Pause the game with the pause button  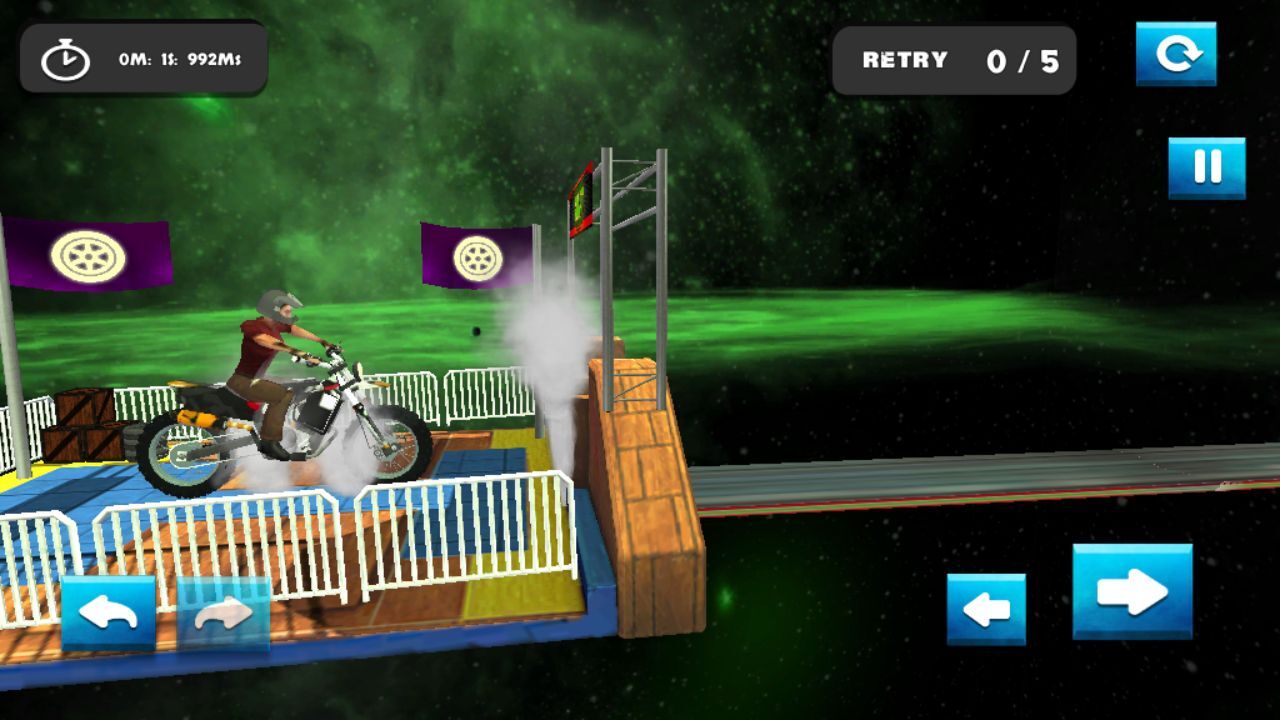click(x=1207, y=167)
